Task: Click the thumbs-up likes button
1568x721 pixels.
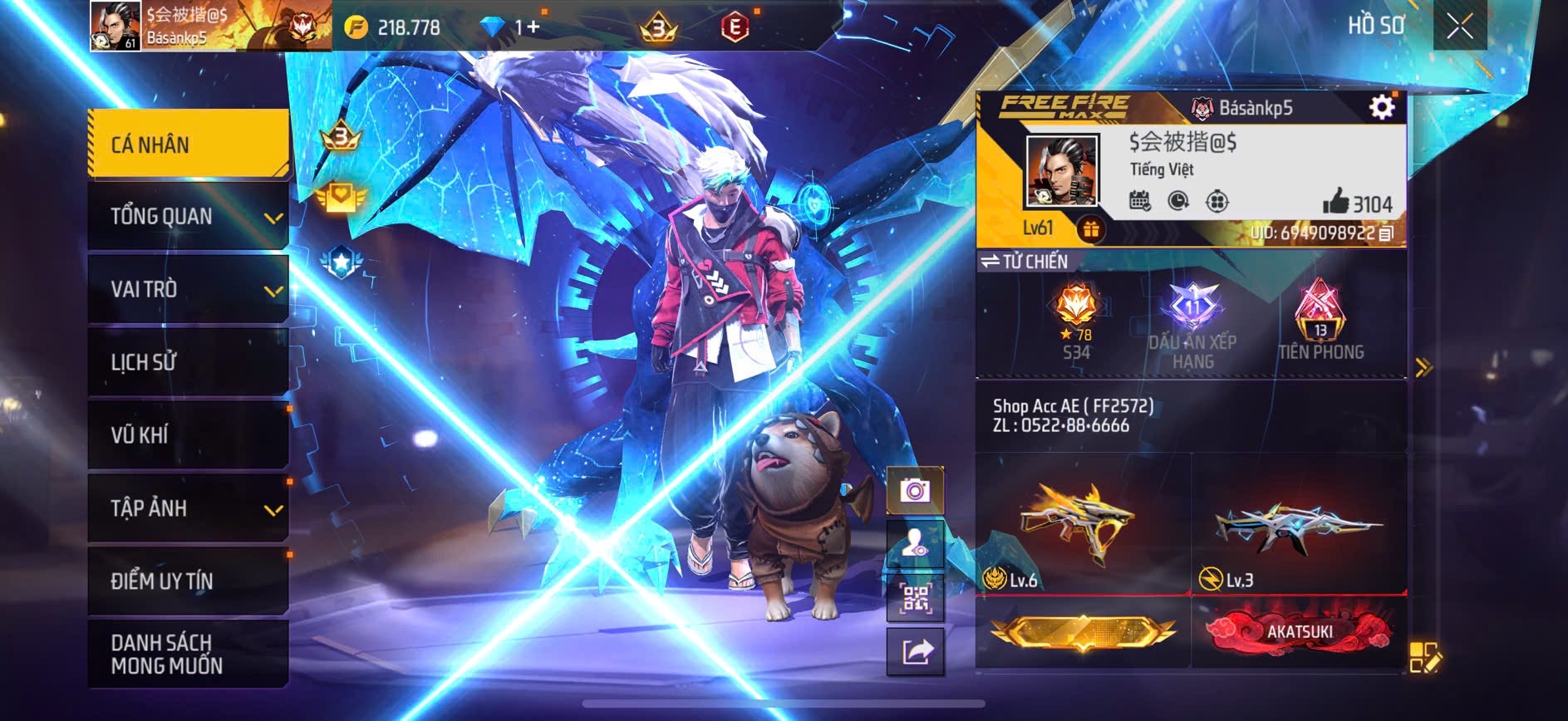Action: pyautogui.click(x=1336, y=202)
